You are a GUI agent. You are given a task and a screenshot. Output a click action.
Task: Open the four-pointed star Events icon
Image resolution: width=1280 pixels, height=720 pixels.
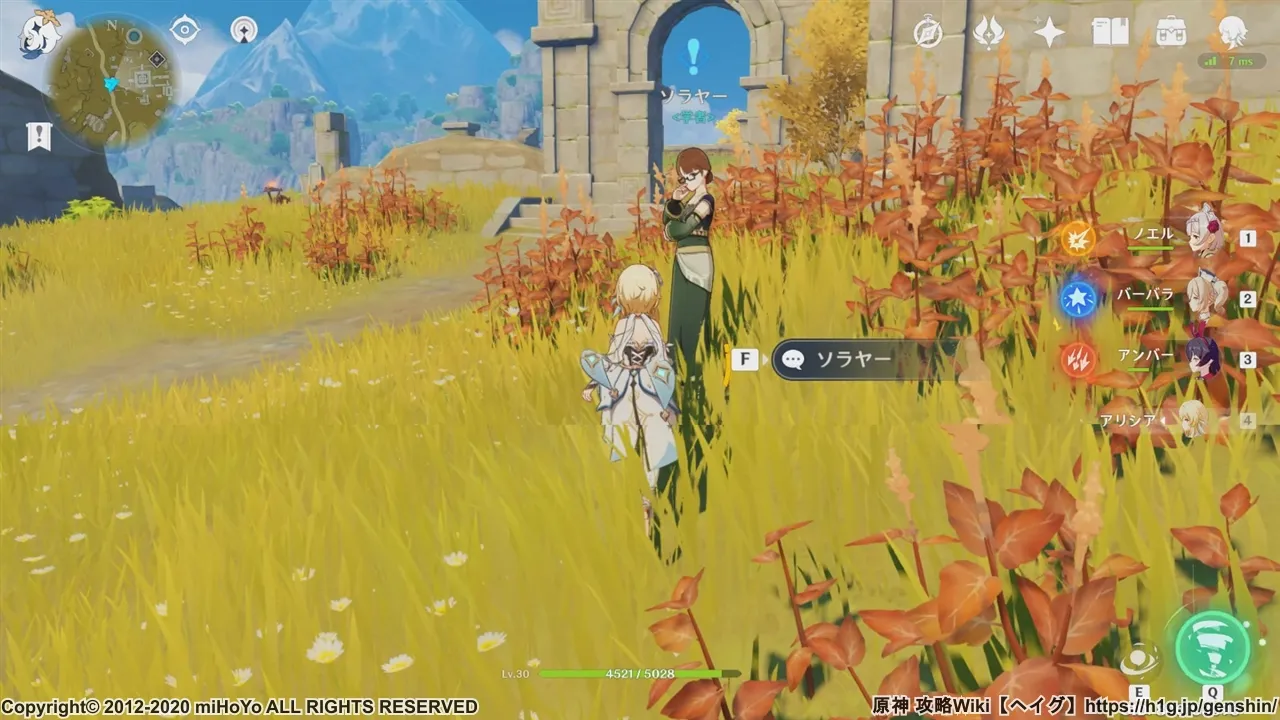[x=1049, y=33]
